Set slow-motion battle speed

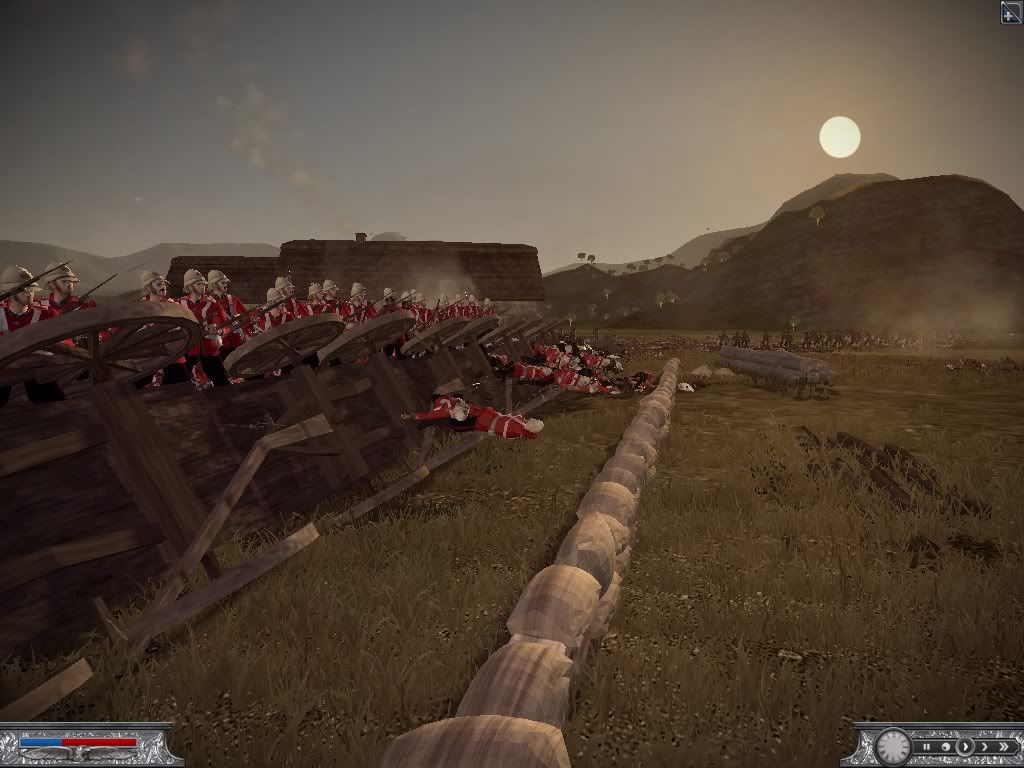click(x=946, y=747)
